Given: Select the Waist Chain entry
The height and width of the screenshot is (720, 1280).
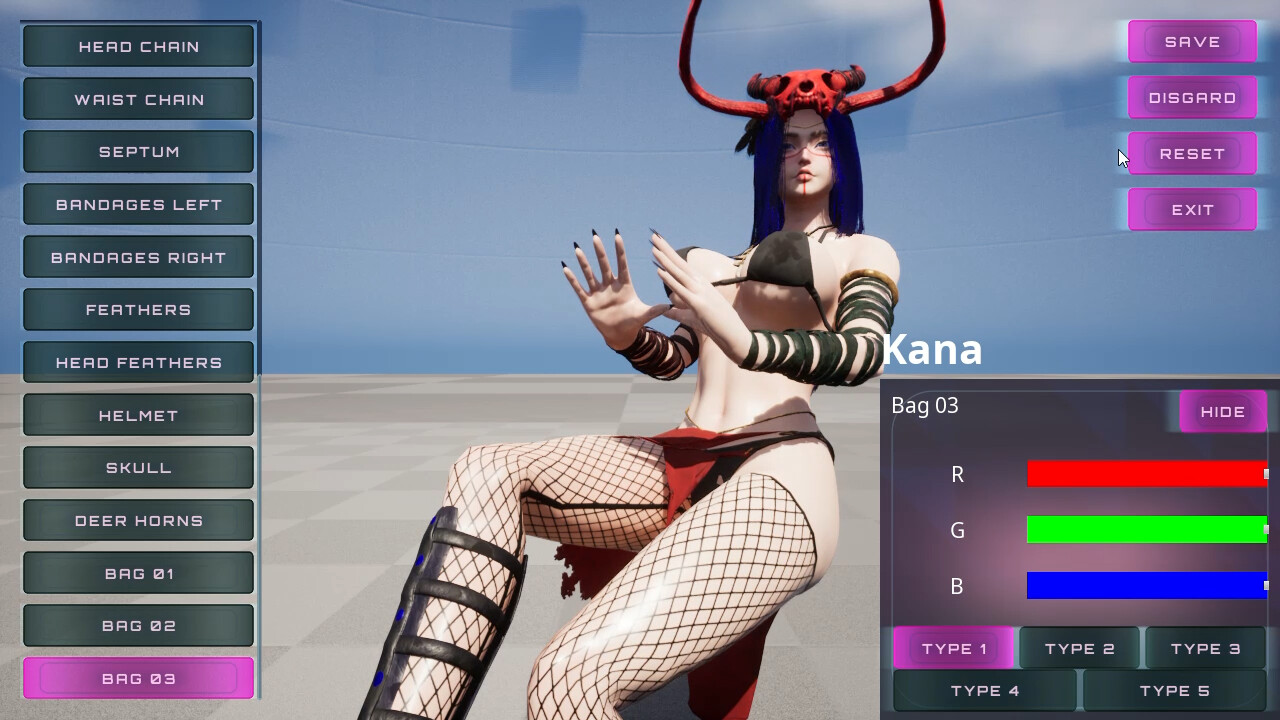Looking at the screenshot, I should 138,100.
